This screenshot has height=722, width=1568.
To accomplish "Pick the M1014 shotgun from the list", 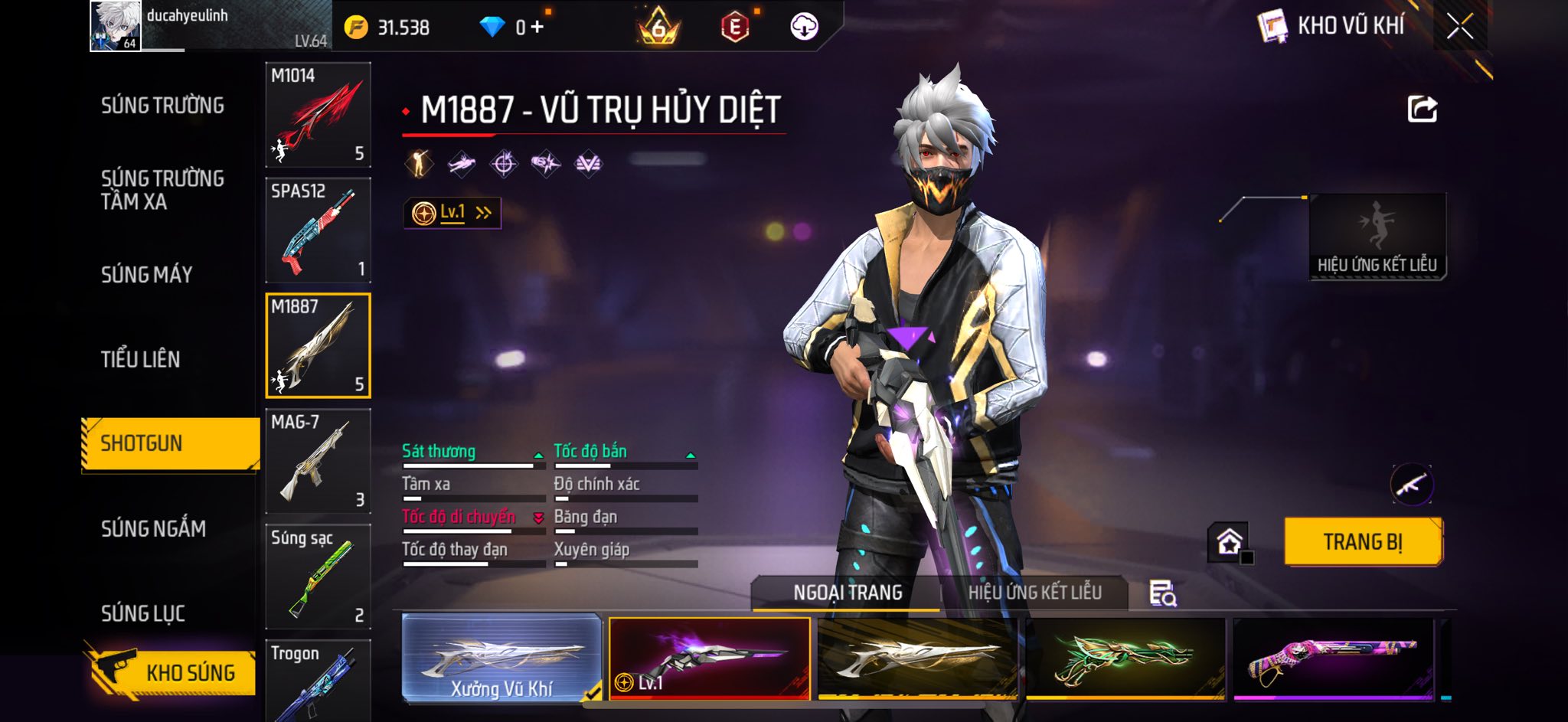I will tap(318, 115).
